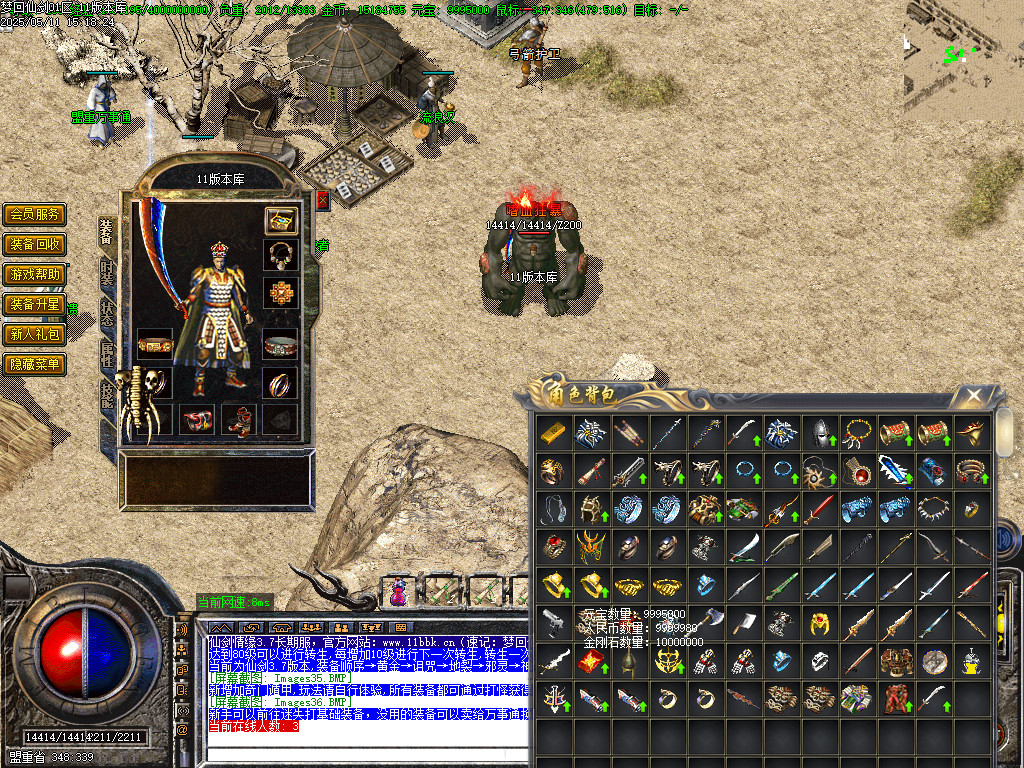Select the equipped boots slot

[x=239, y=420]
